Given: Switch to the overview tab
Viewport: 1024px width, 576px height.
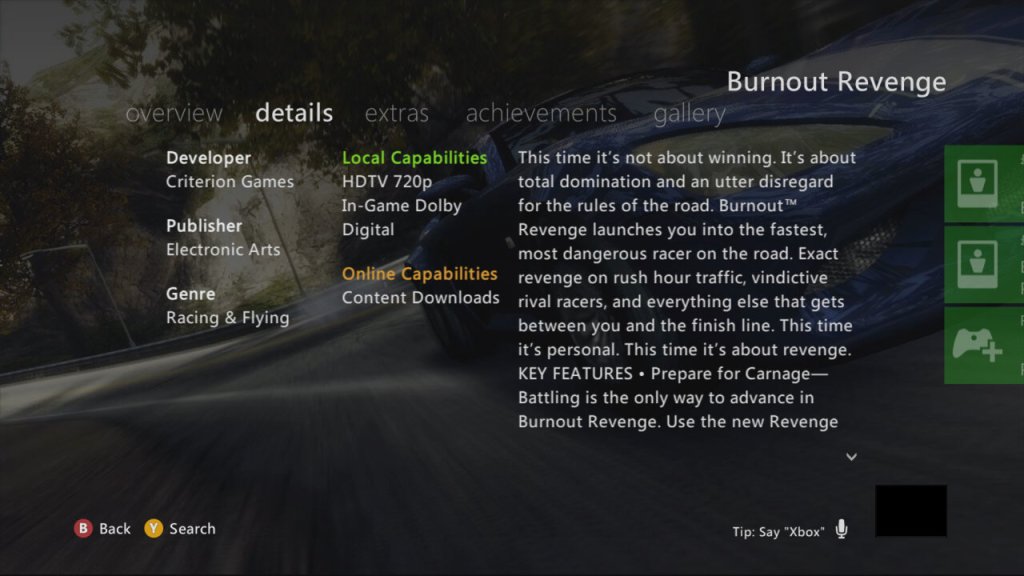Looking at the screenshot, I should pos(174,113).
